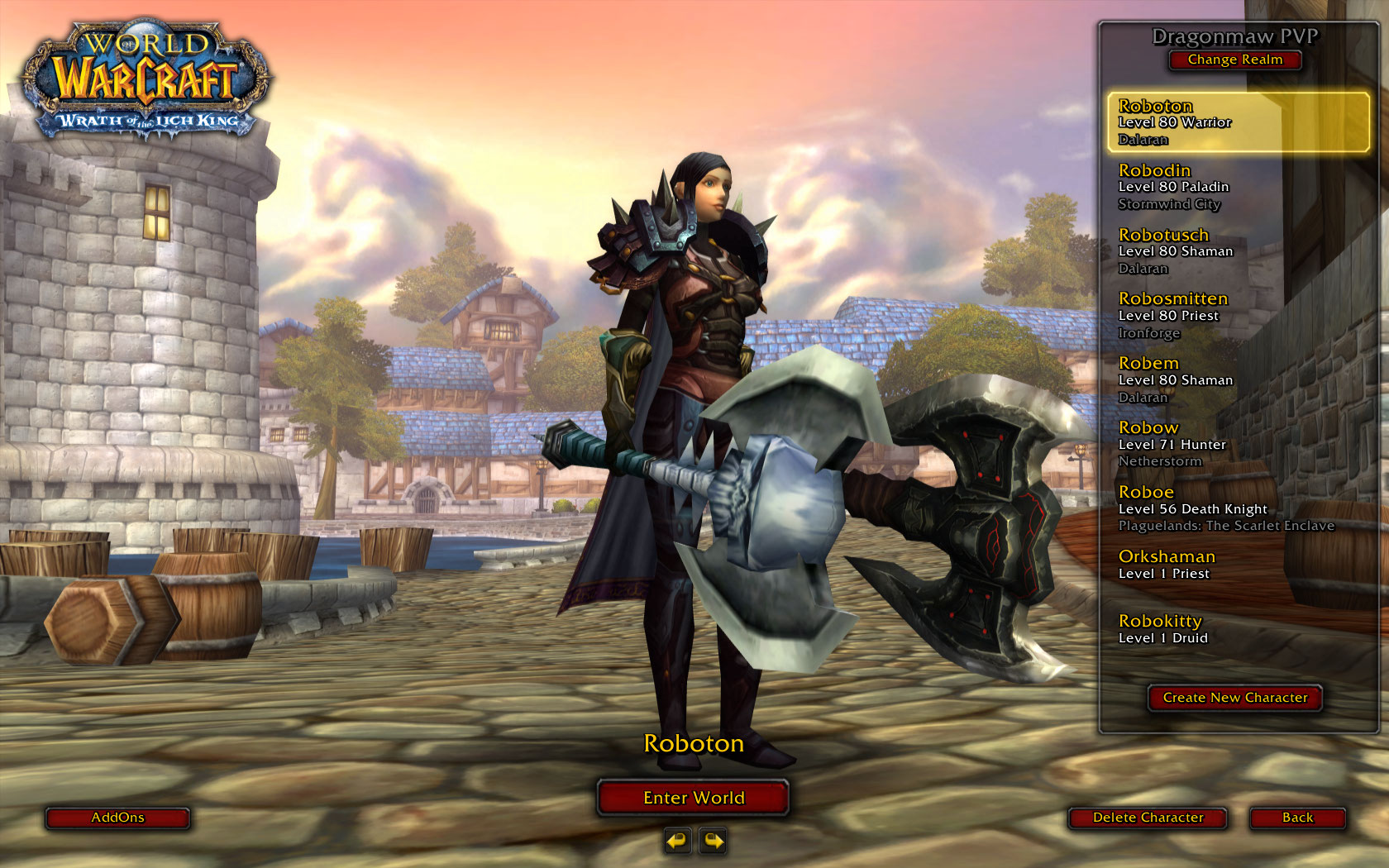This screenshot has height=868, width=1389.
Task: Choose Robow the Level 71 Hunter
Action: [1238, 444]
